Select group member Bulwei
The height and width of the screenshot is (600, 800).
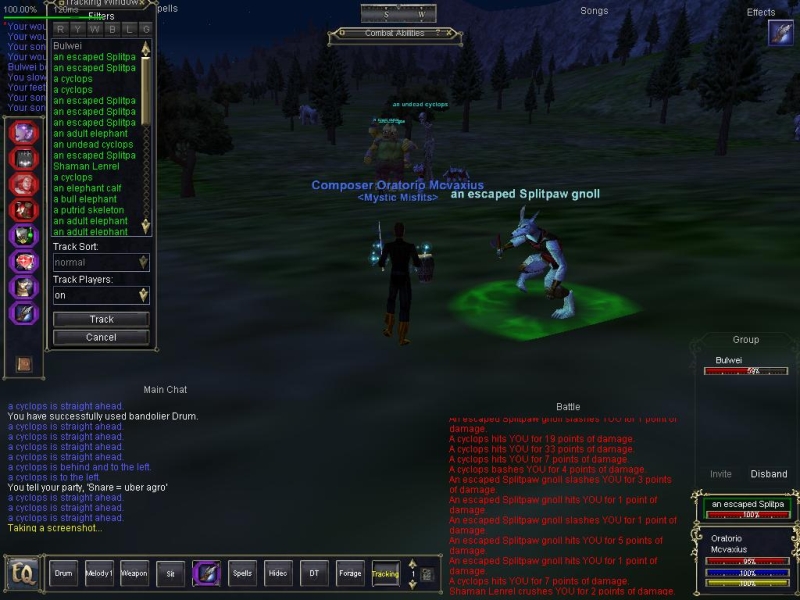(x=729, y=359)
